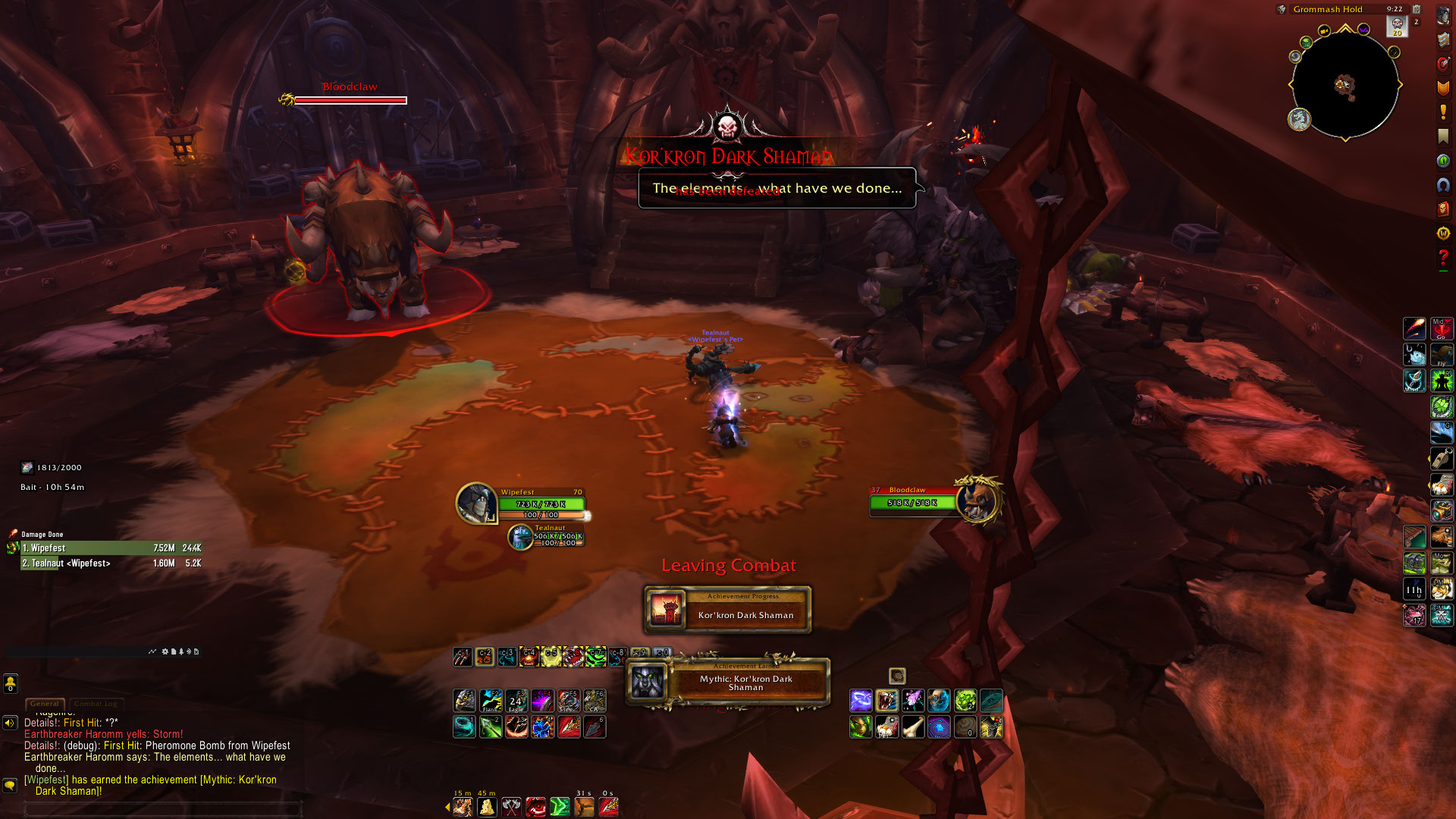
Task: Open the Kor'kron Dark Shaman achievement progress popup
Action: point(727,610)
